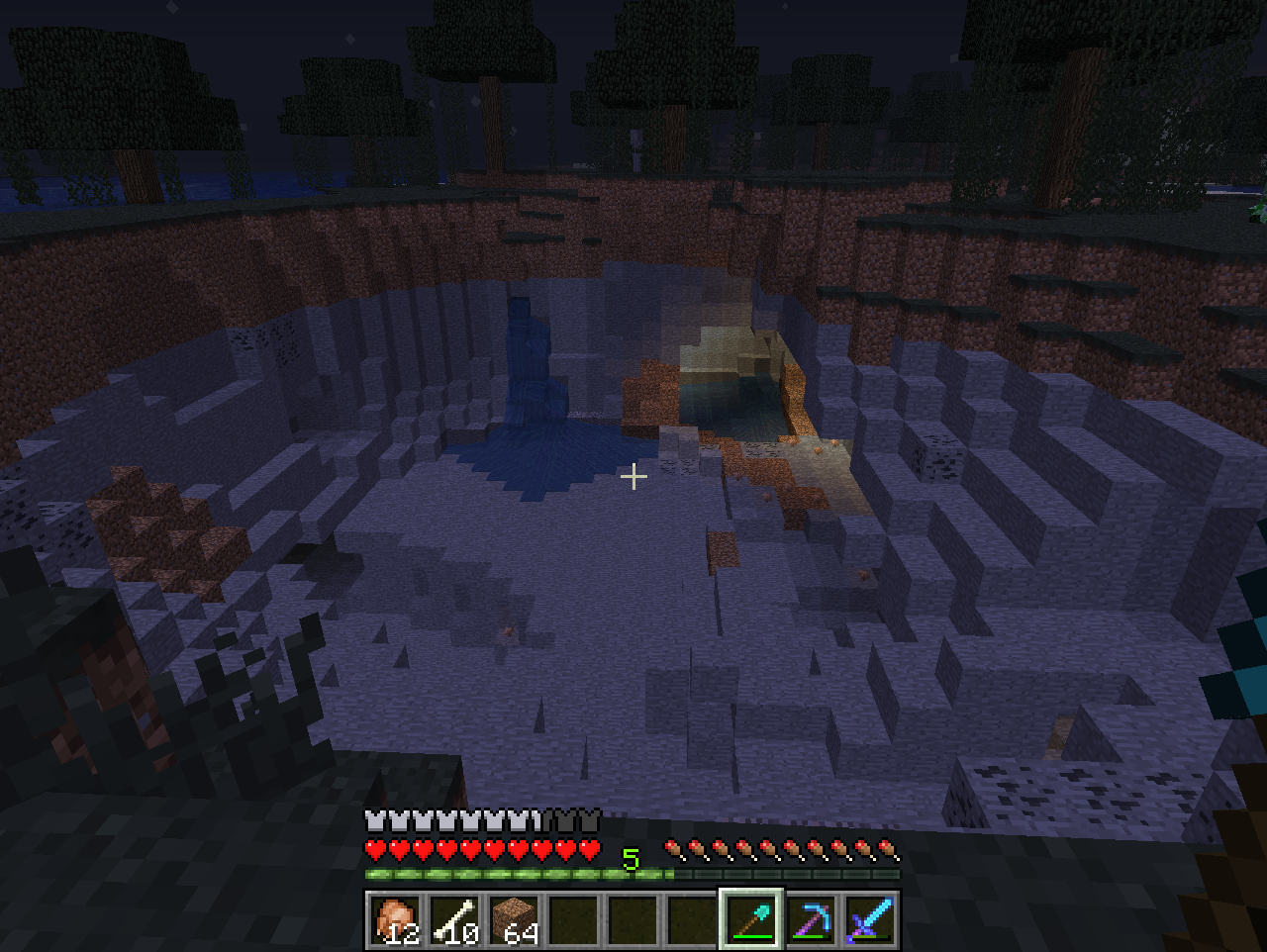Equip the enchanted diamond sword
This screenshot has height=952, width=1267.
click(x=871, y=919)
